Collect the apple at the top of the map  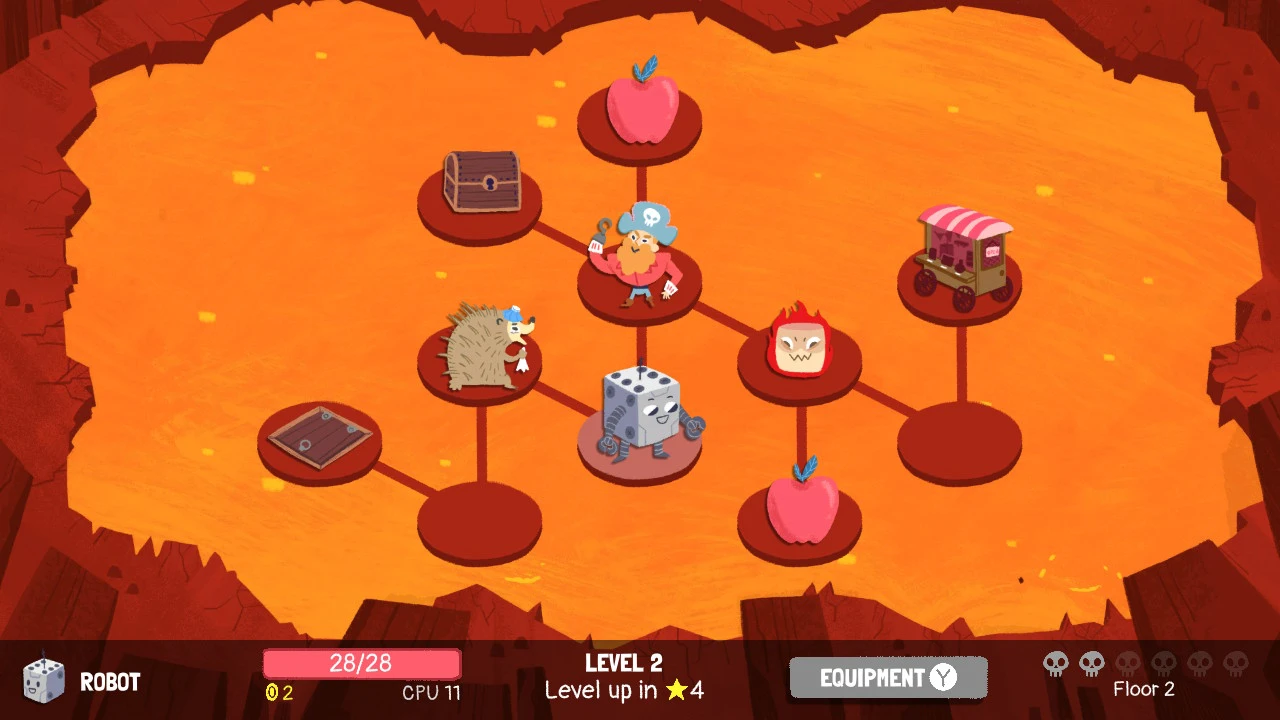641,110
